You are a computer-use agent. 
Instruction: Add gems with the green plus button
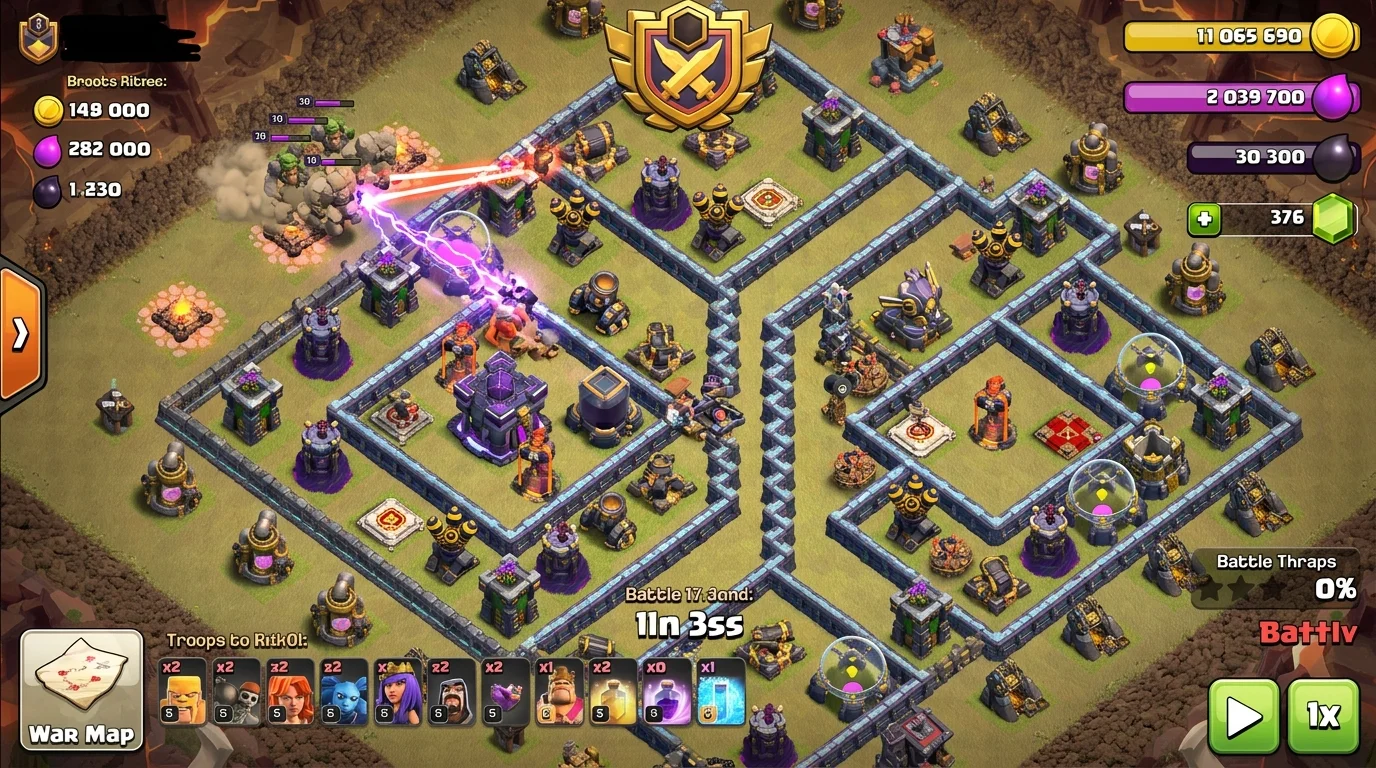pyautogui.click(x=1205, y=218)
